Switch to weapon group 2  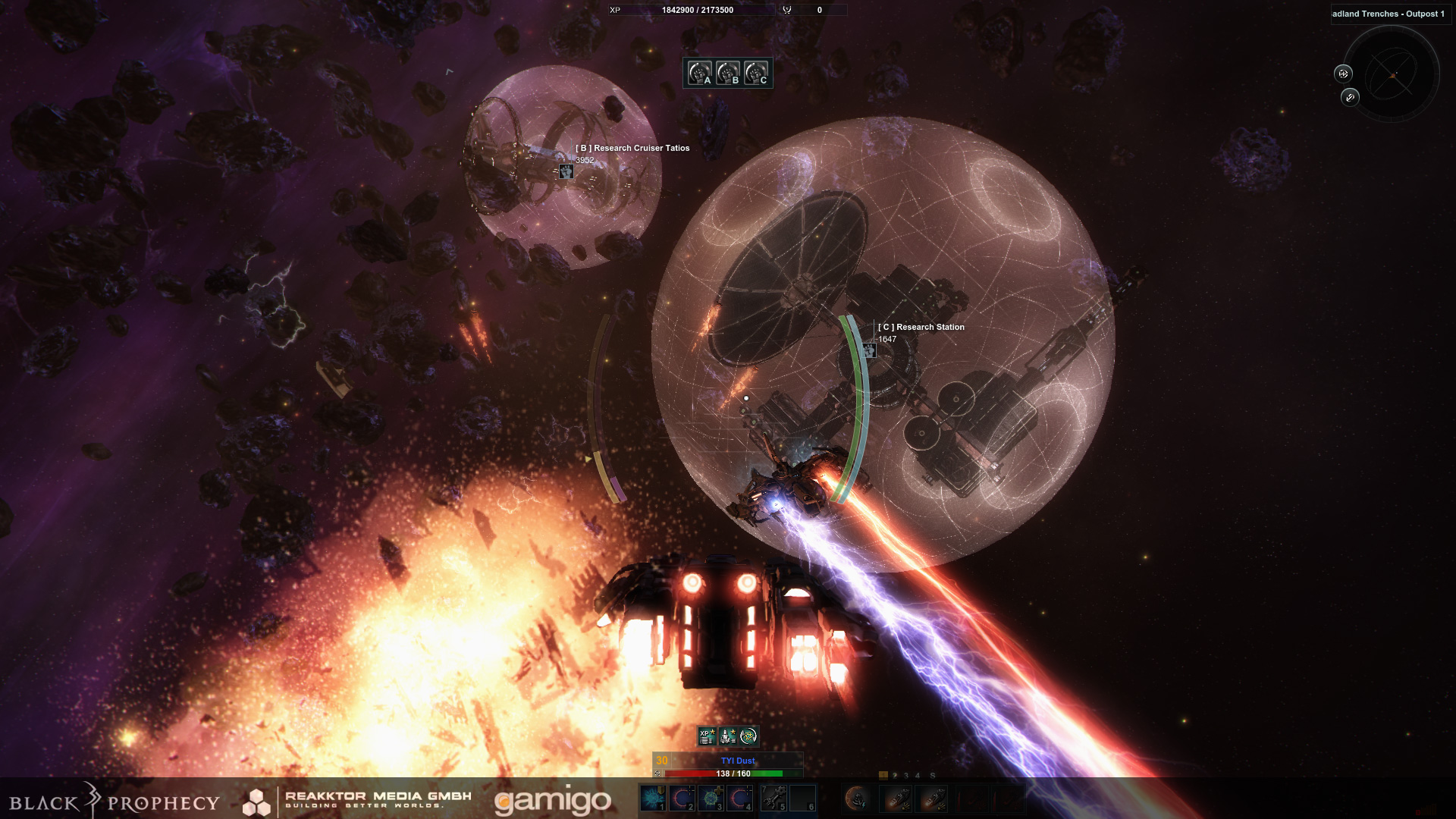895,776
